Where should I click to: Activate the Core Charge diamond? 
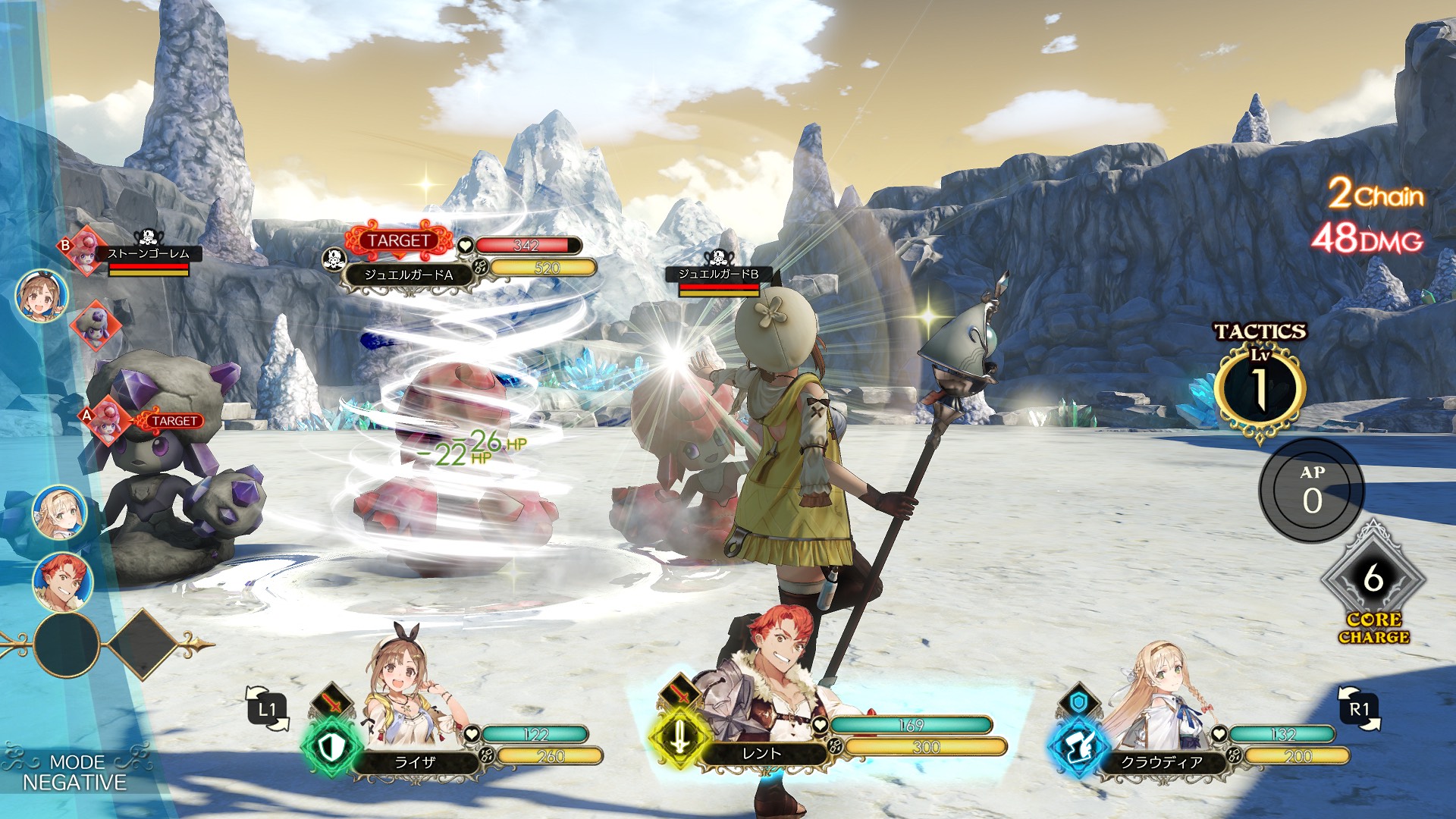1373,580
